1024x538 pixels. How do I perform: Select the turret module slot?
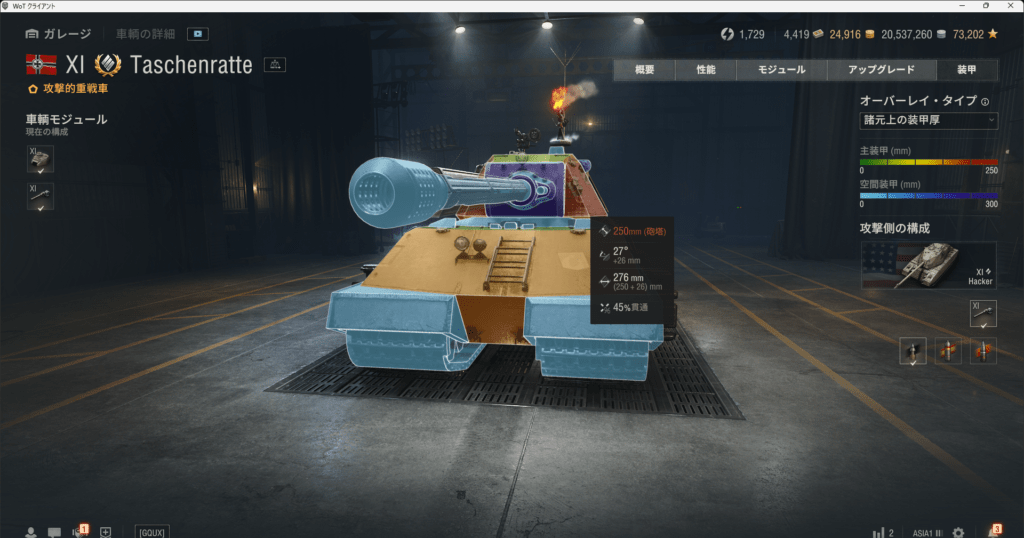pyautogui.click(x=40, y=159)
